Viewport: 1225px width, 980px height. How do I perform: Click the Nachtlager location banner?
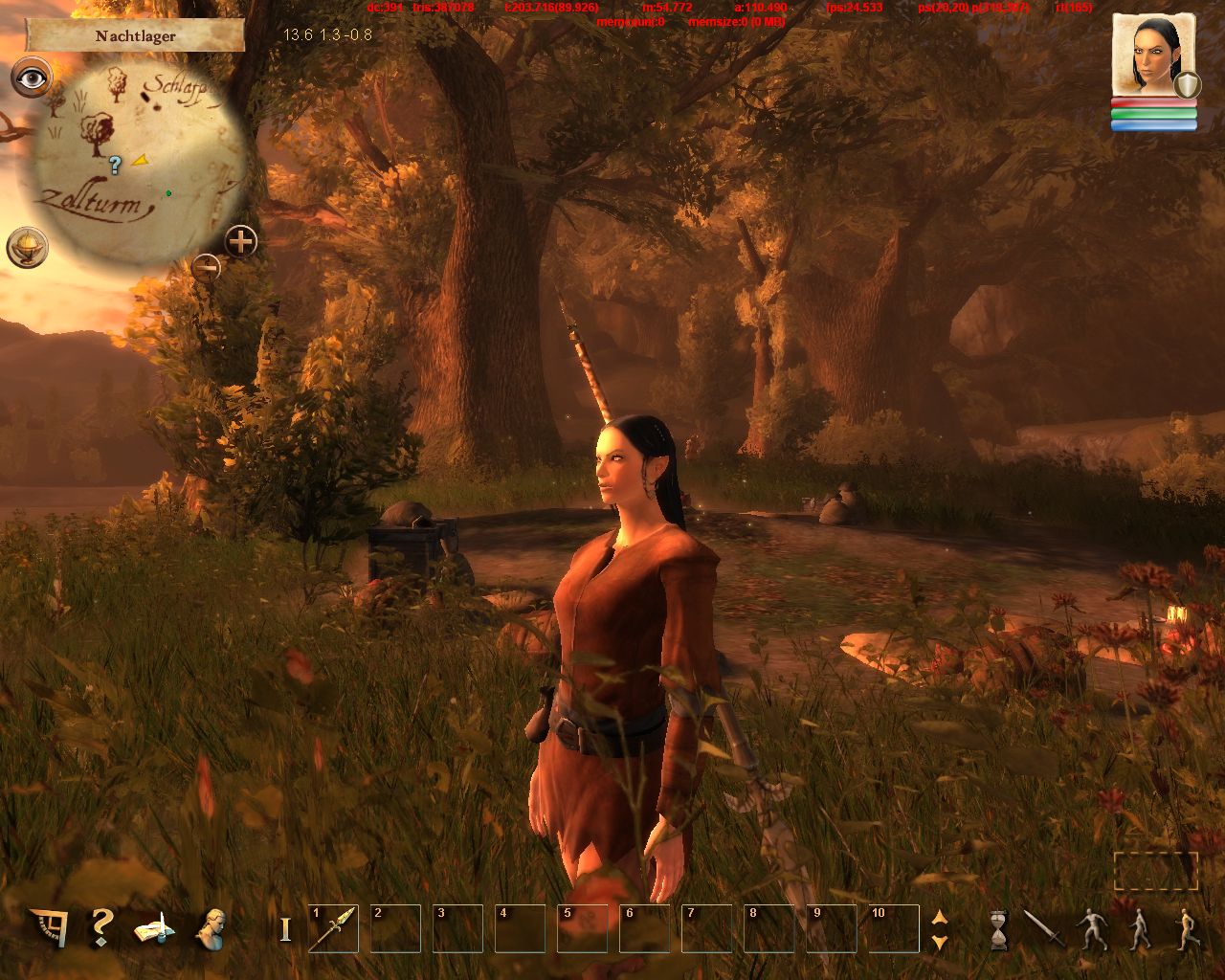[135, 36]
